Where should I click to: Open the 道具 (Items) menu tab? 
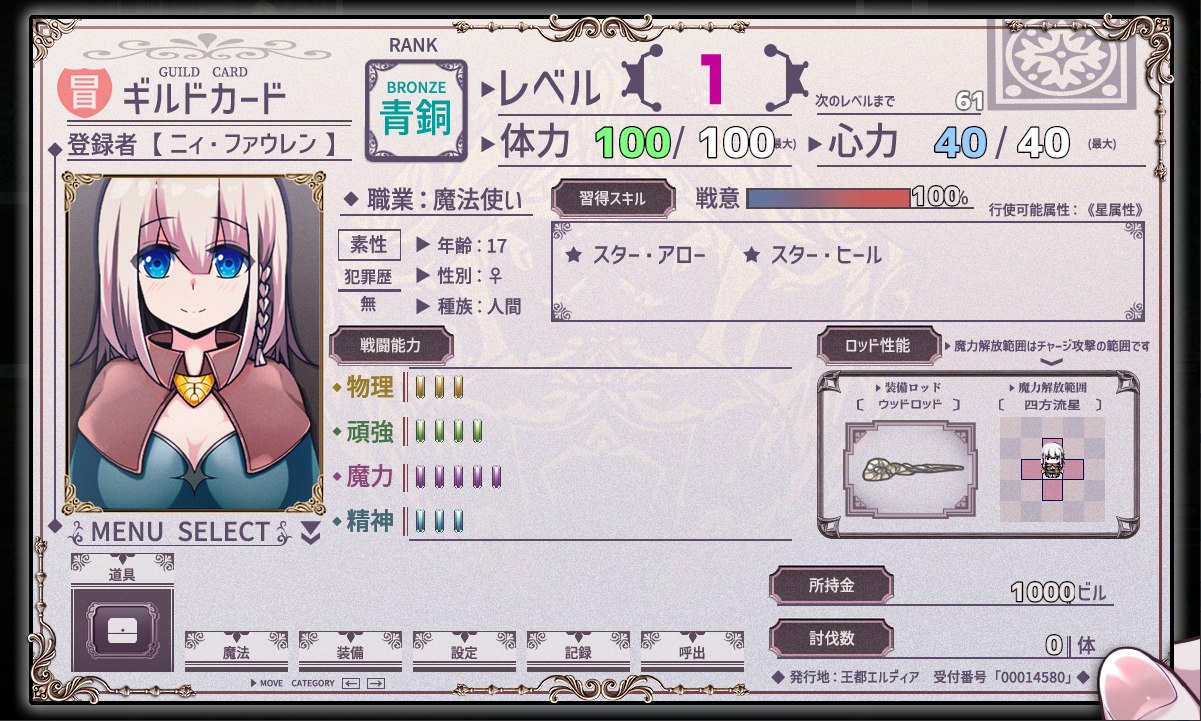pos(122,574)
